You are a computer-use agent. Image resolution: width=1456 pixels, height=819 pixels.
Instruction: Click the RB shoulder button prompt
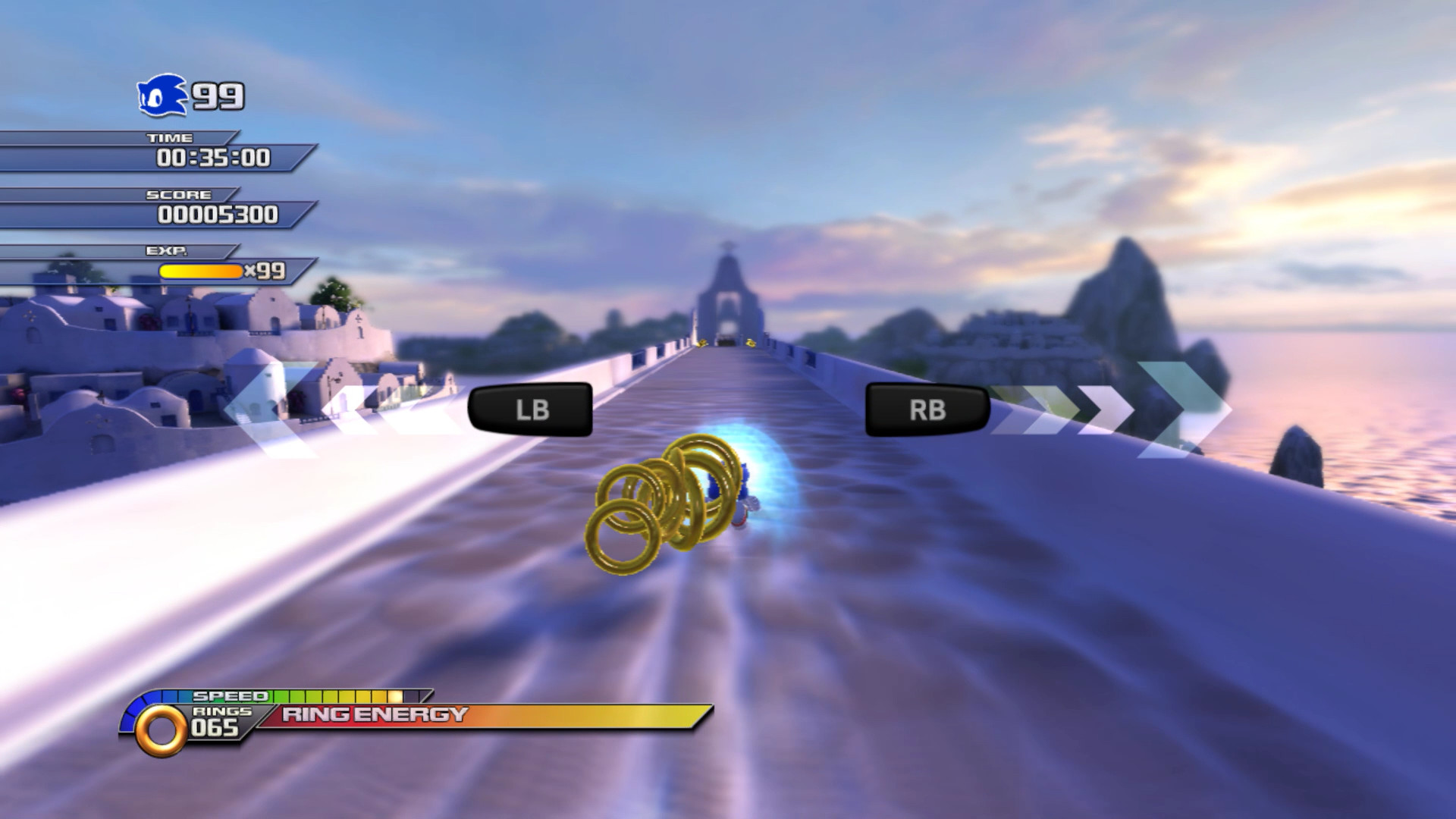927,409
